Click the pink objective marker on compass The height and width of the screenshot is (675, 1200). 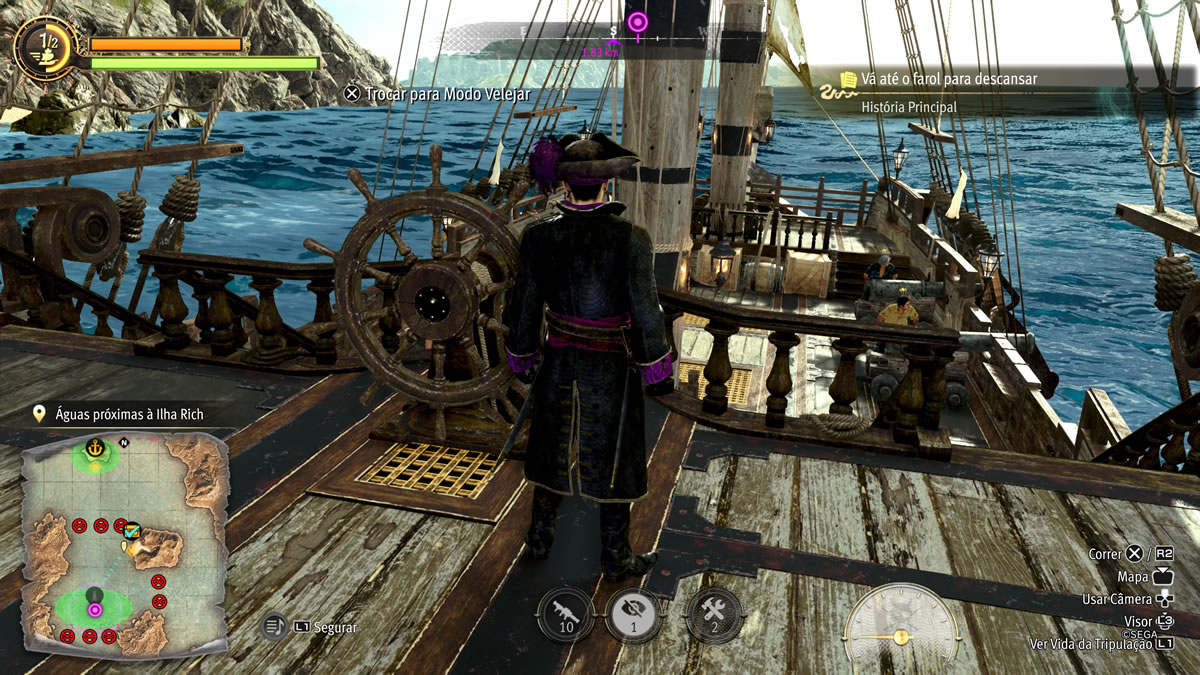[x=637, y=21]
